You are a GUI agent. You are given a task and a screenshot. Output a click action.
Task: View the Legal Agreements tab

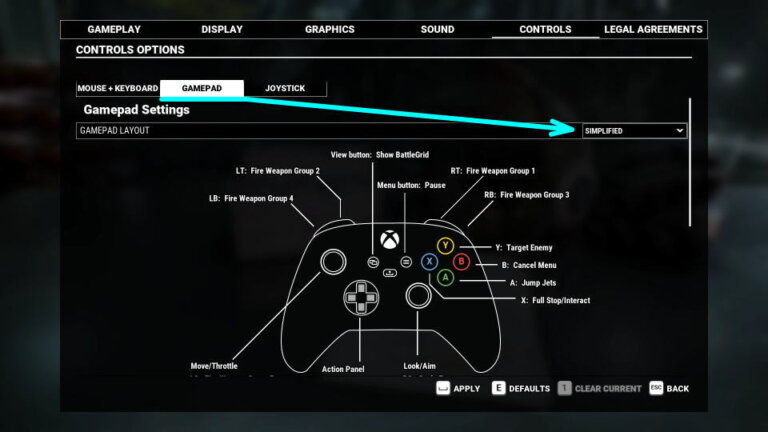click(x=653, y=30)
